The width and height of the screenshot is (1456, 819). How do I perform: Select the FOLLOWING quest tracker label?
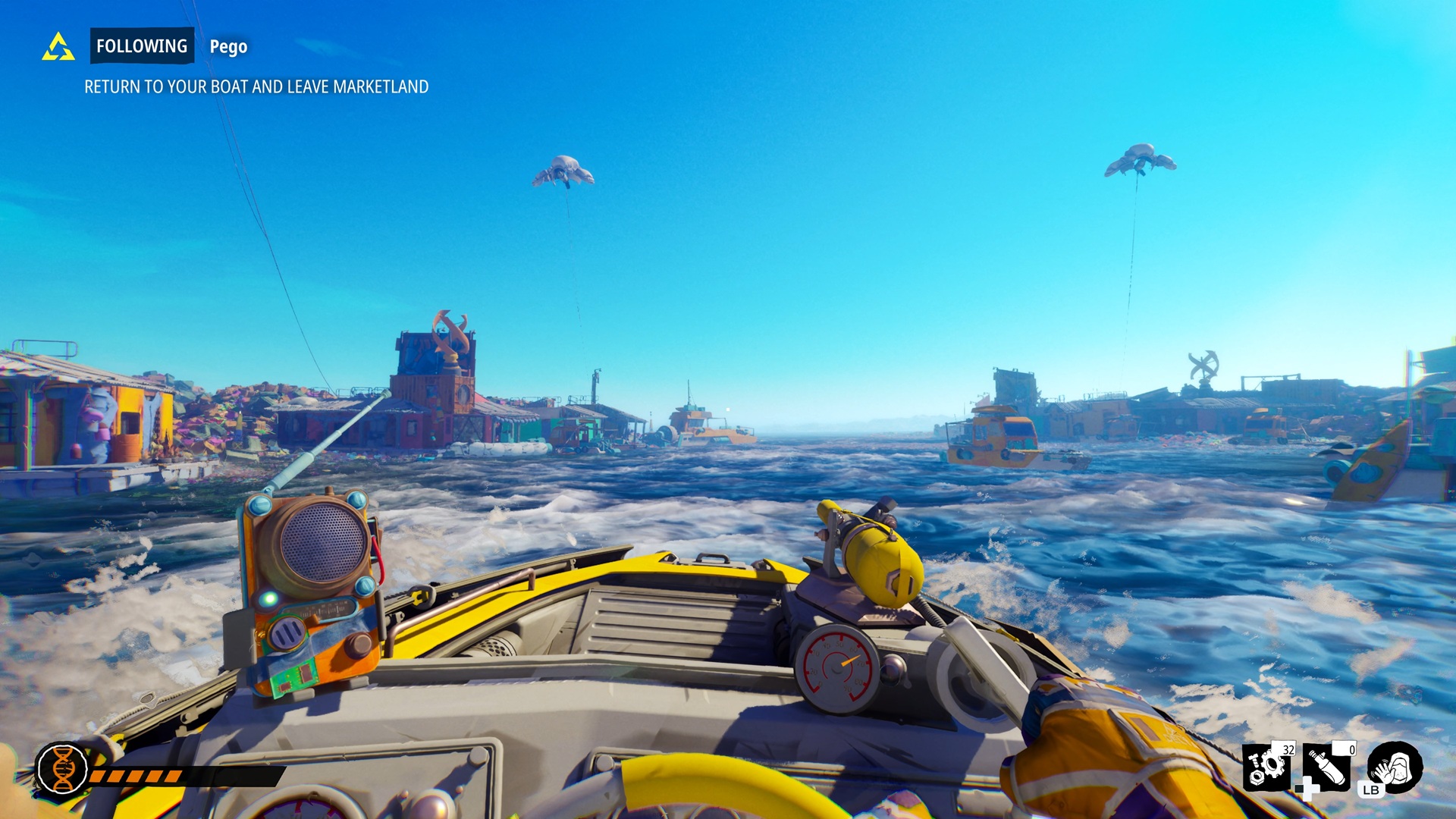(x=142, y=46)
